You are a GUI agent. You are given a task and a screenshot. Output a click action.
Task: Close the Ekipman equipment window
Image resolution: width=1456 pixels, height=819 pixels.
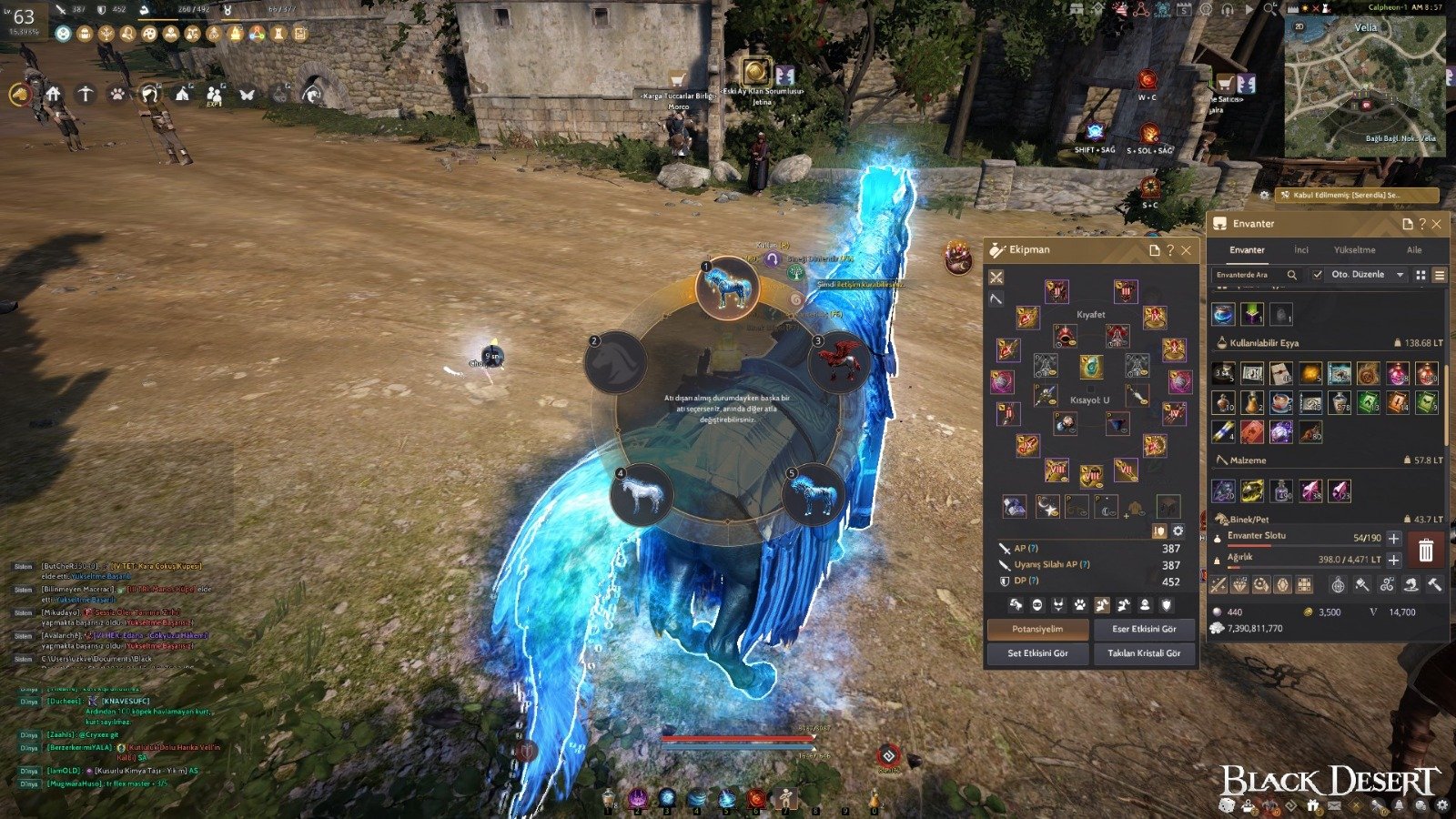click(x=1186, y=250)
